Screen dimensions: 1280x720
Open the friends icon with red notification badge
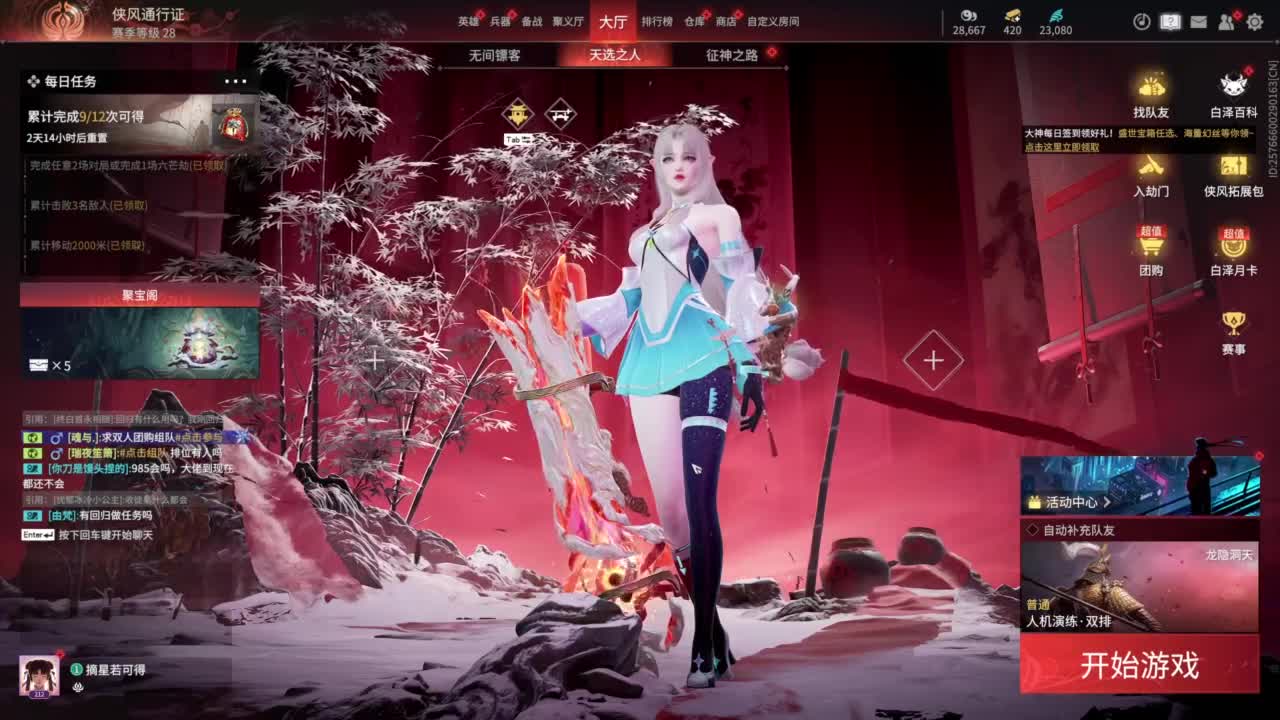tap(1227, 22)
